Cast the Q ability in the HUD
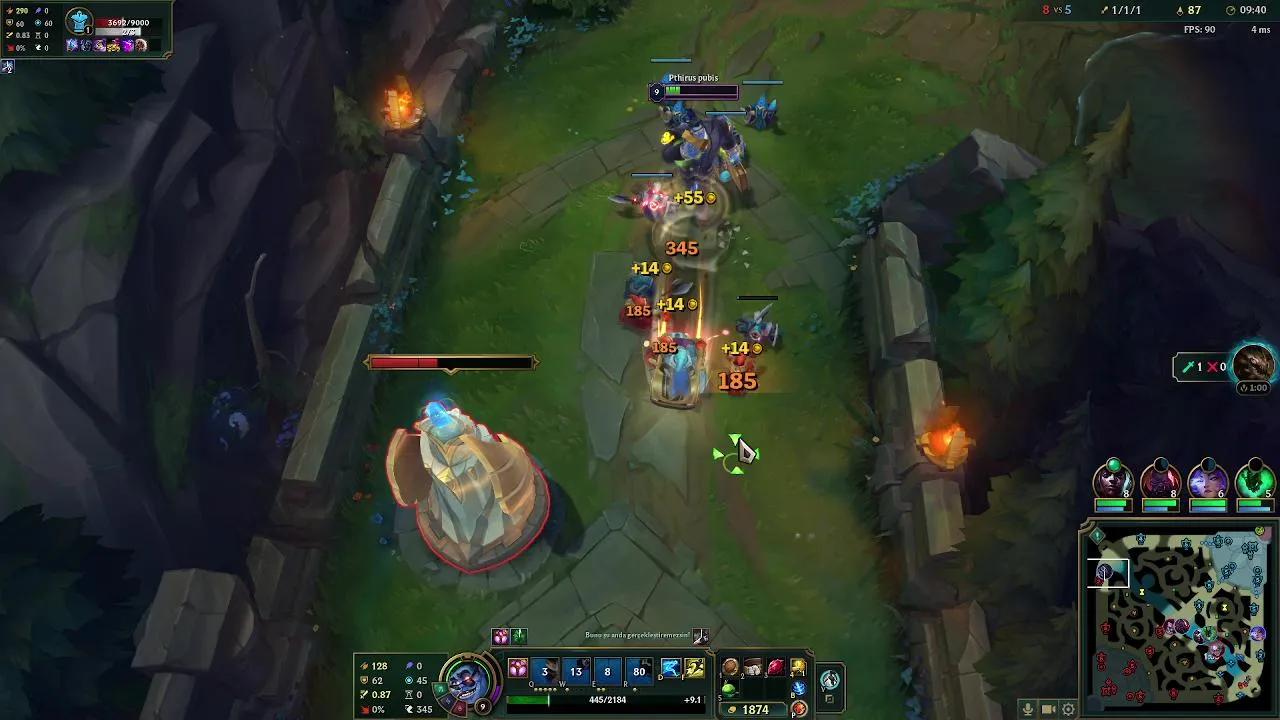Screen dimensions: 1280x720 point(545,672)
